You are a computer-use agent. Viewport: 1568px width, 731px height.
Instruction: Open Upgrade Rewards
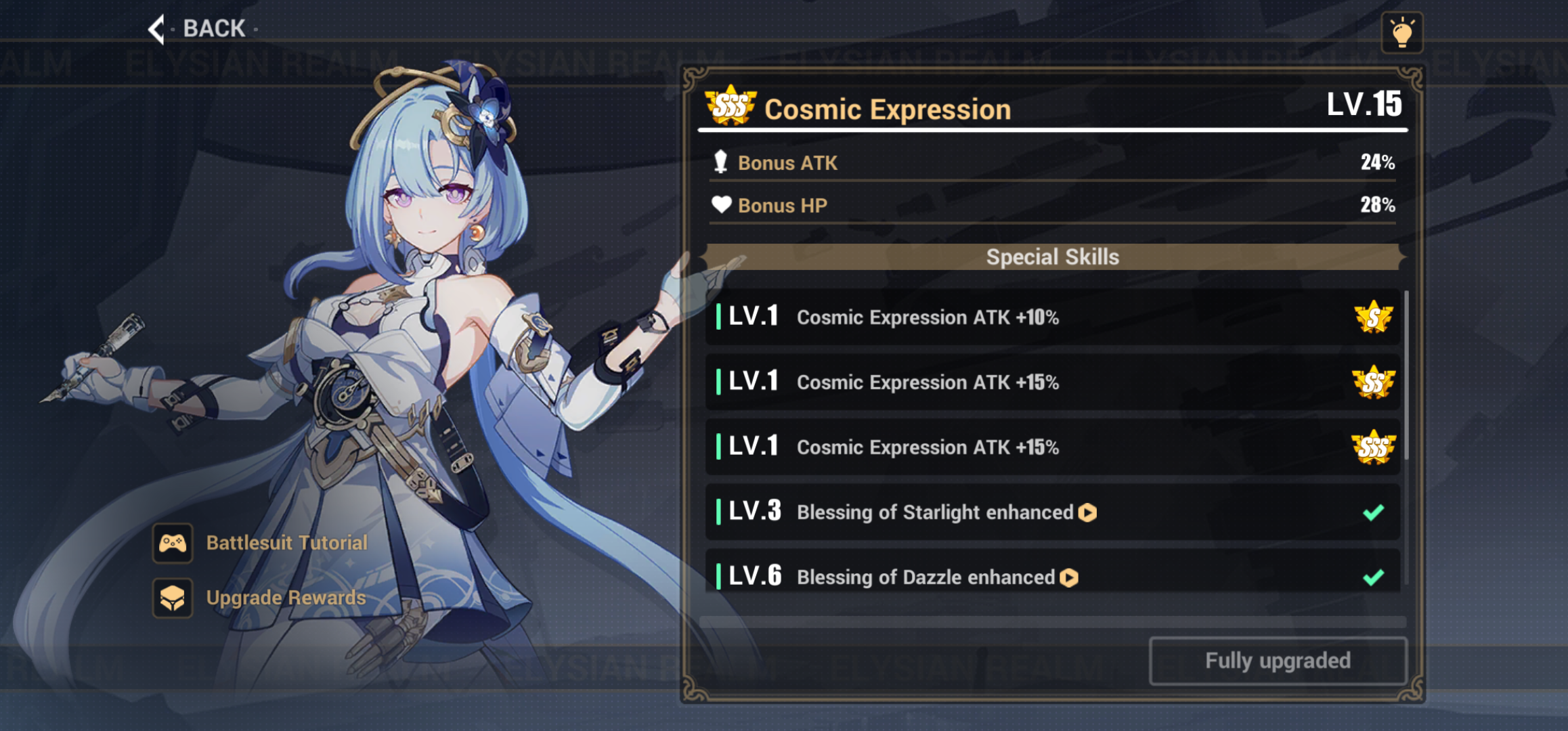click(286, 598)
